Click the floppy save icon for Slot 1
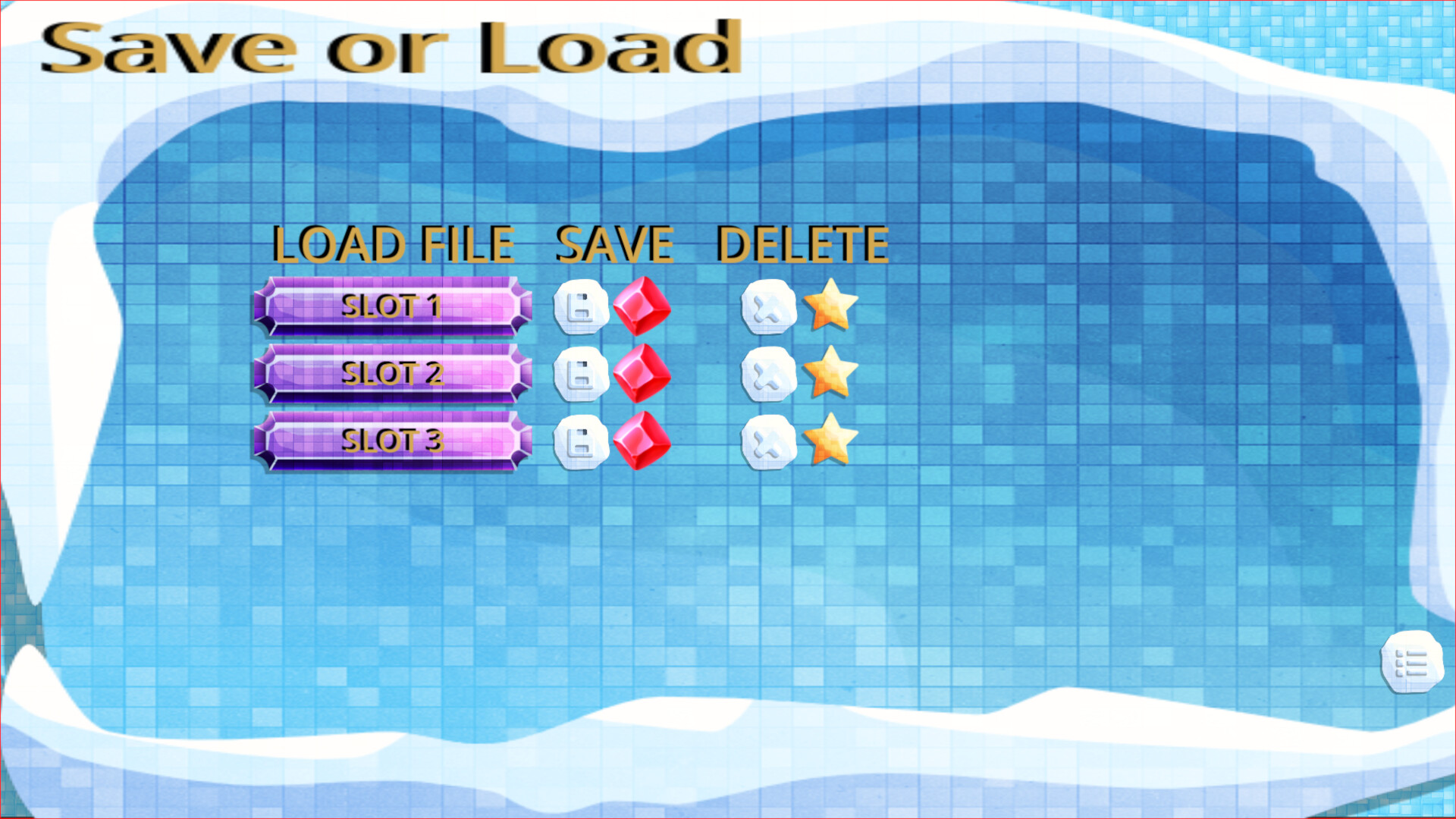Viewport: 1456px width, 819px height. (582, 307)
